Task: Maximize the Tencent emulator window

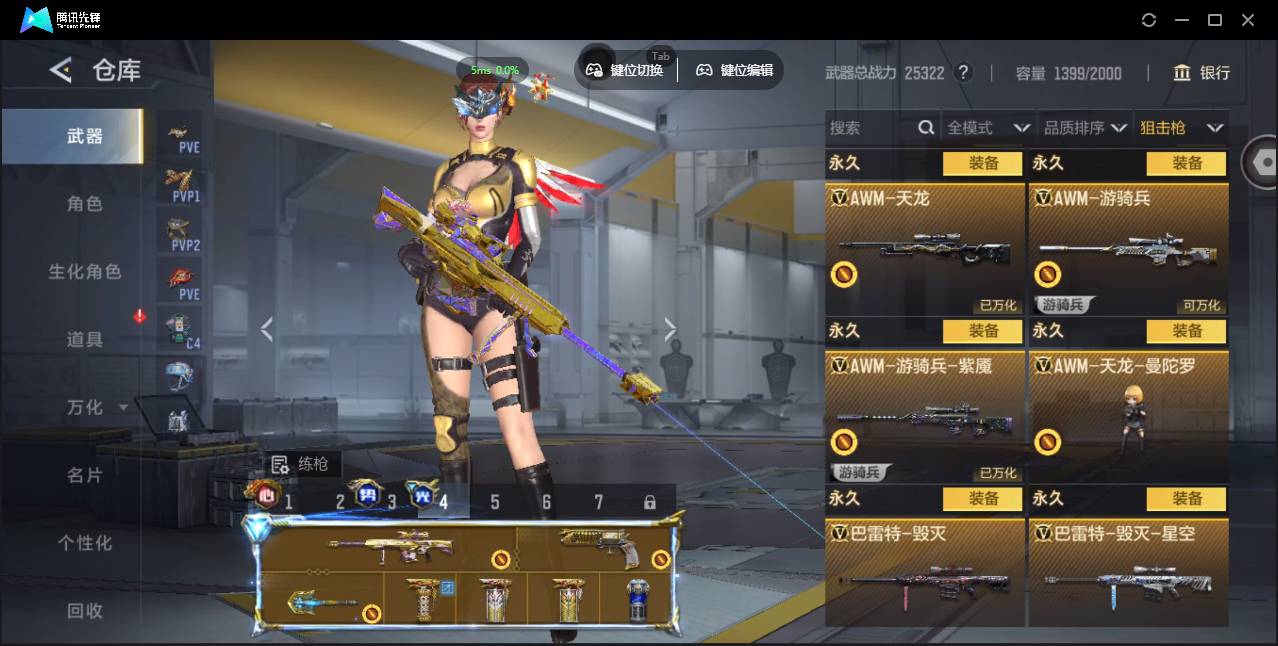Action: tap(1215, 20)
